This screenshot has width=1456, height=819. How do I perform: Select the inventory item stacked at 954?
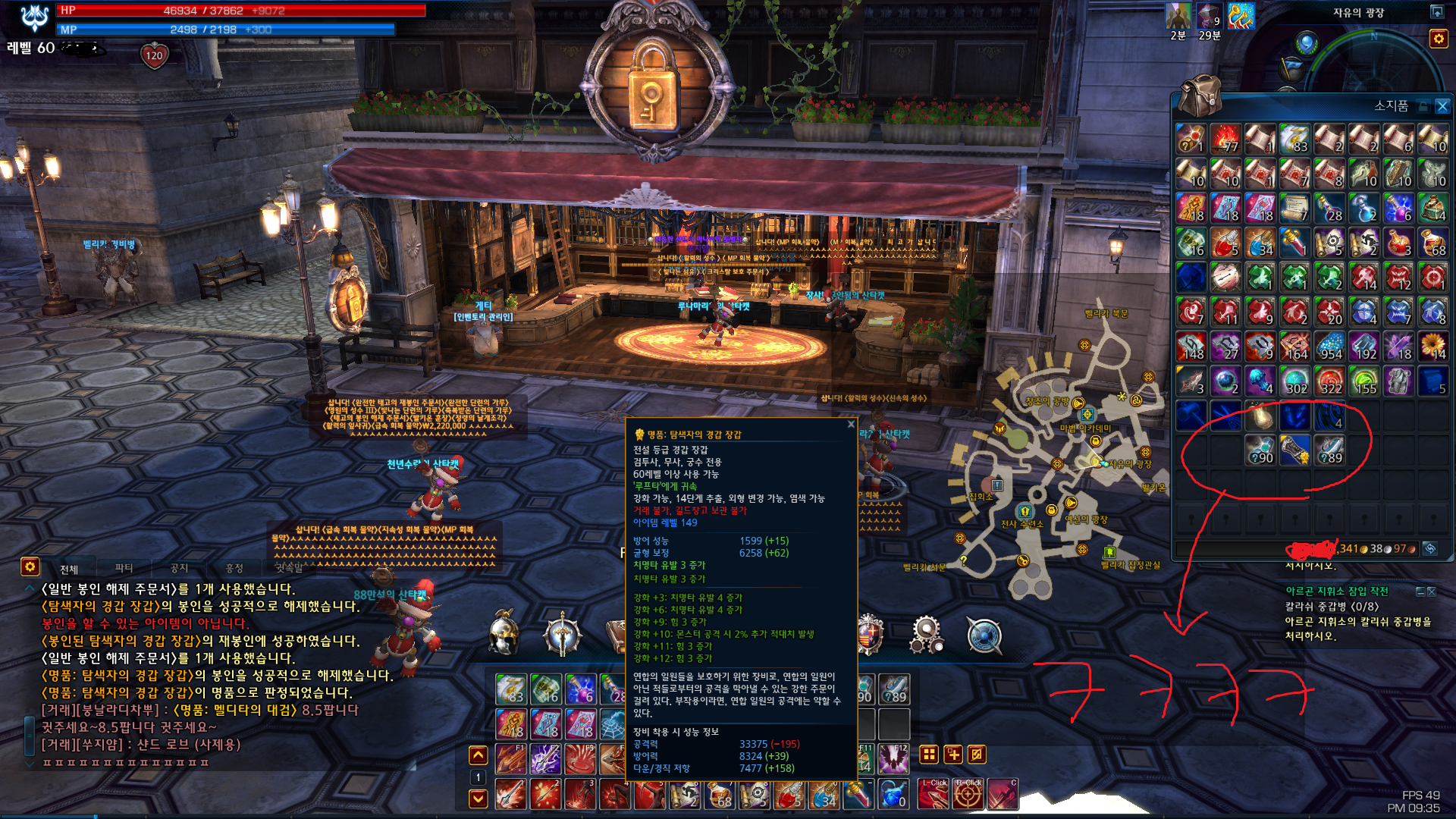[x=1329, y=346]
